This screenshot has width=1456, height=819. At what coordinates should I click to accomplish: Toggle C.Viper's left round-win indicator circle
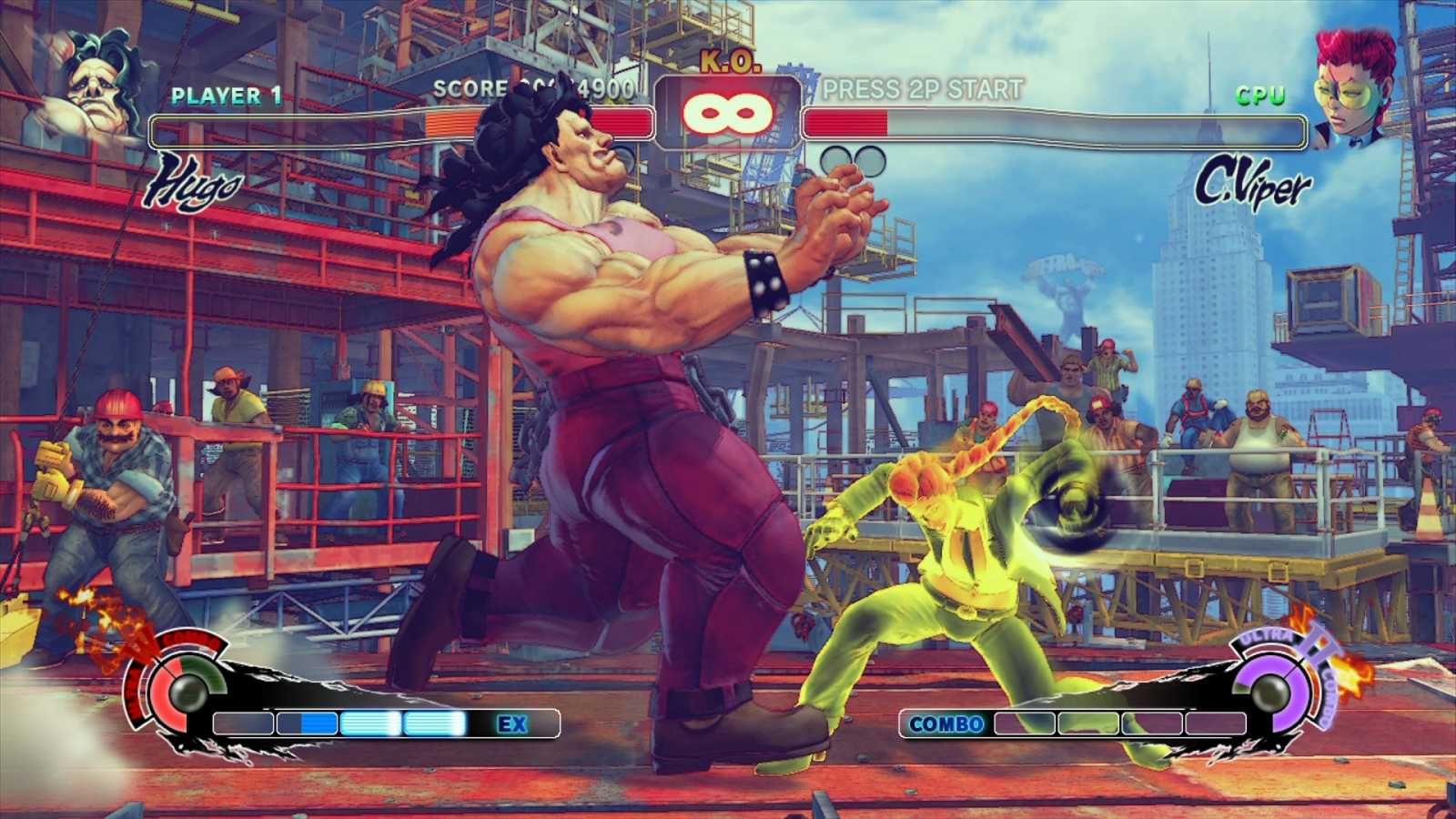[x=836, y=162]
